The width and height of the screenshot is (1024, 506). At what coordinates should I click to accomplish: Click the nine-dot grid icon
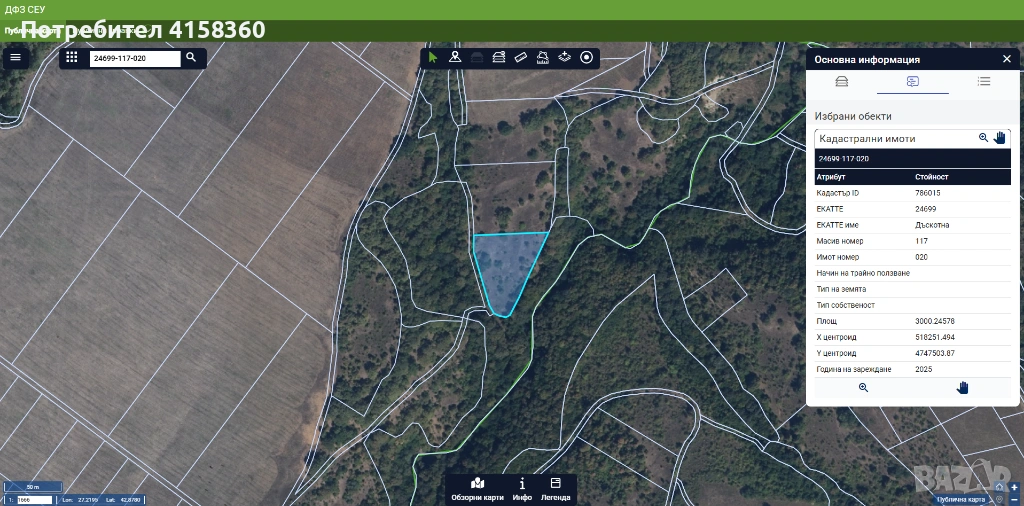tap(72, 58)
